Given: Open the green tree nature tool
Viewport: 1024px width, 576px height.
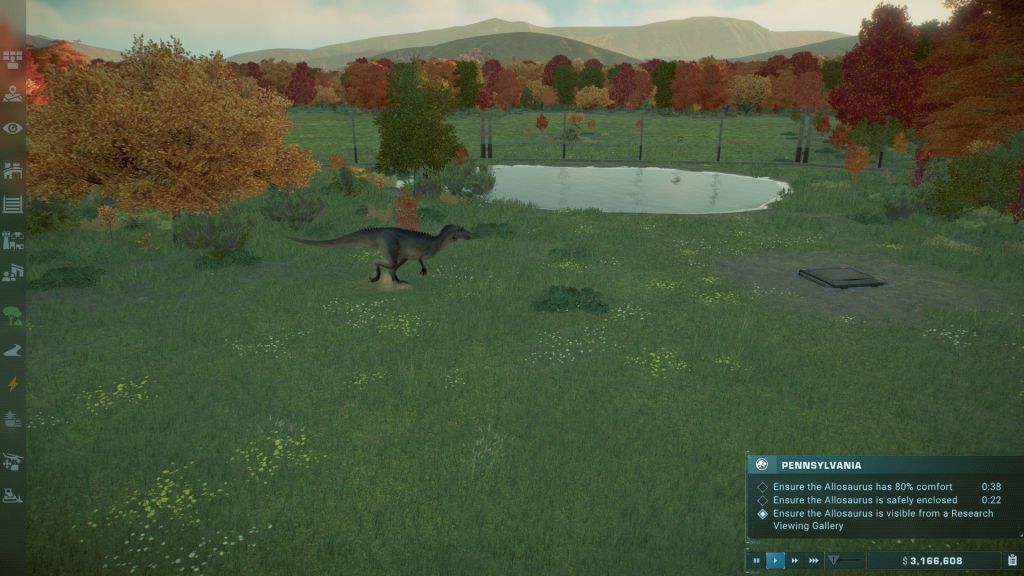Looking at the screenshot, I should pyautogui.click(x=12, y=316).
